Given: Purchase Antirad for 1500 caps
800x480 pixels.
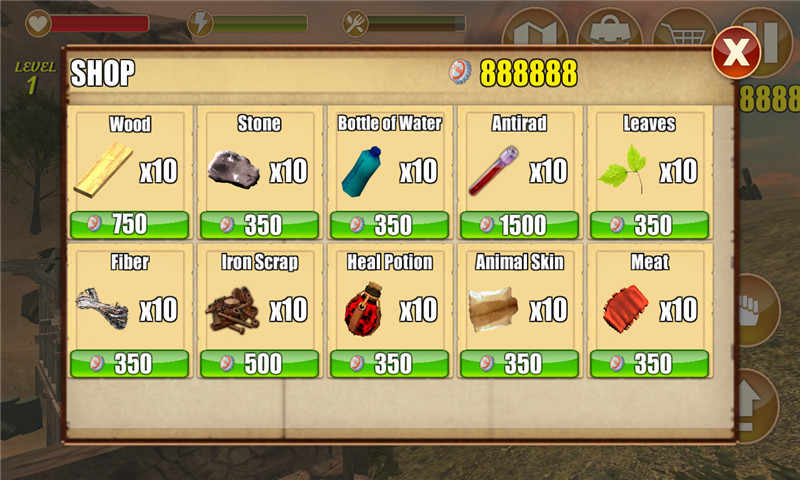Looking at the screenshot, I should pos(519,225).
